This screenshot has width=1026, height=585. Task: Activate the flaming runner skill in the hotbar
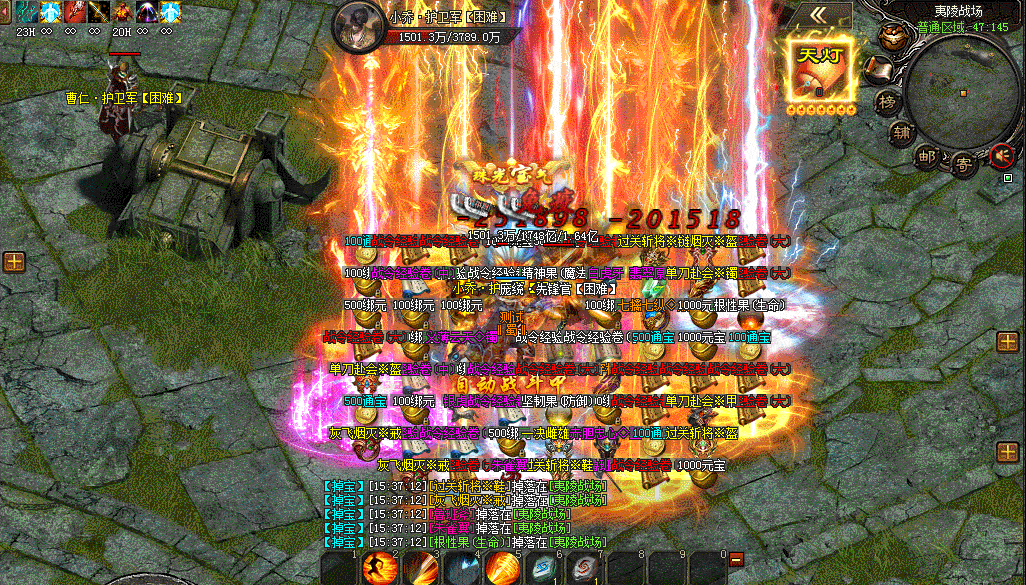click(x=380, y=568)
